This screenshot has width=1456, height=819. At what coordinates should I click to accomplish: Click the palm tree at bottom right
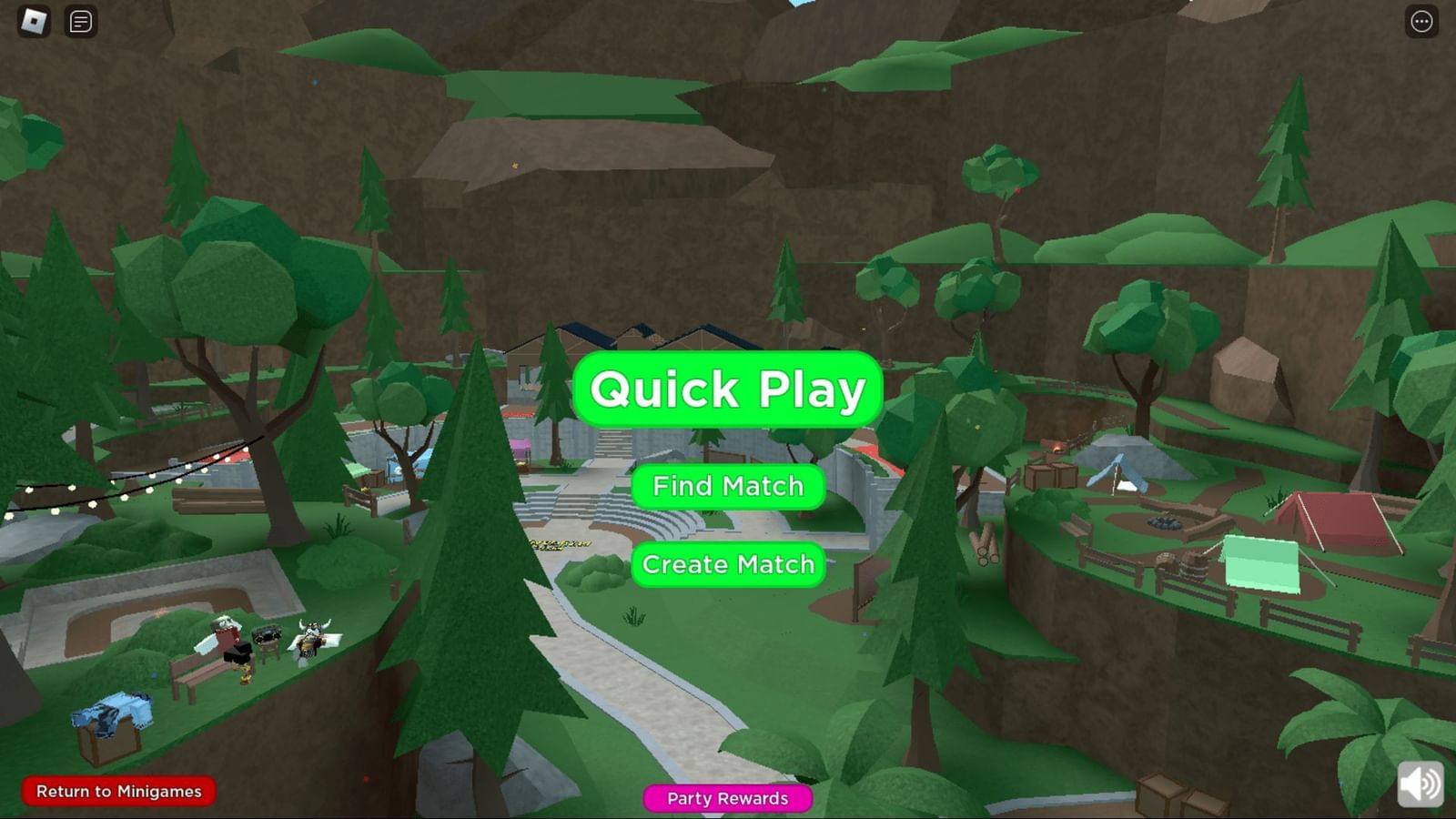click(x=1356, y=719)
